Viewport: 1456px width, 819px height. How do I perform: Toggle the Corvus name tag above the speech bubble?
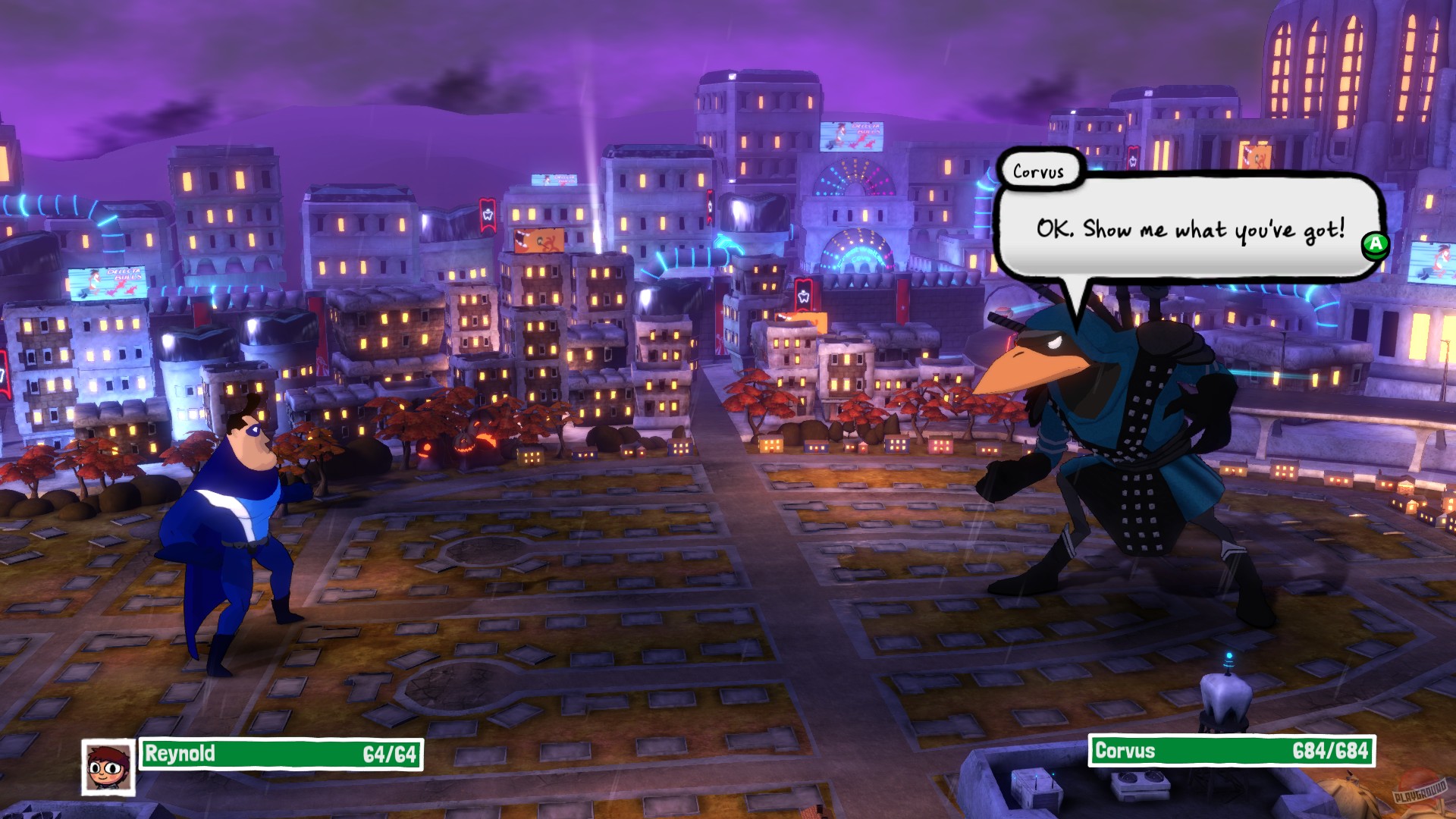1040,171
